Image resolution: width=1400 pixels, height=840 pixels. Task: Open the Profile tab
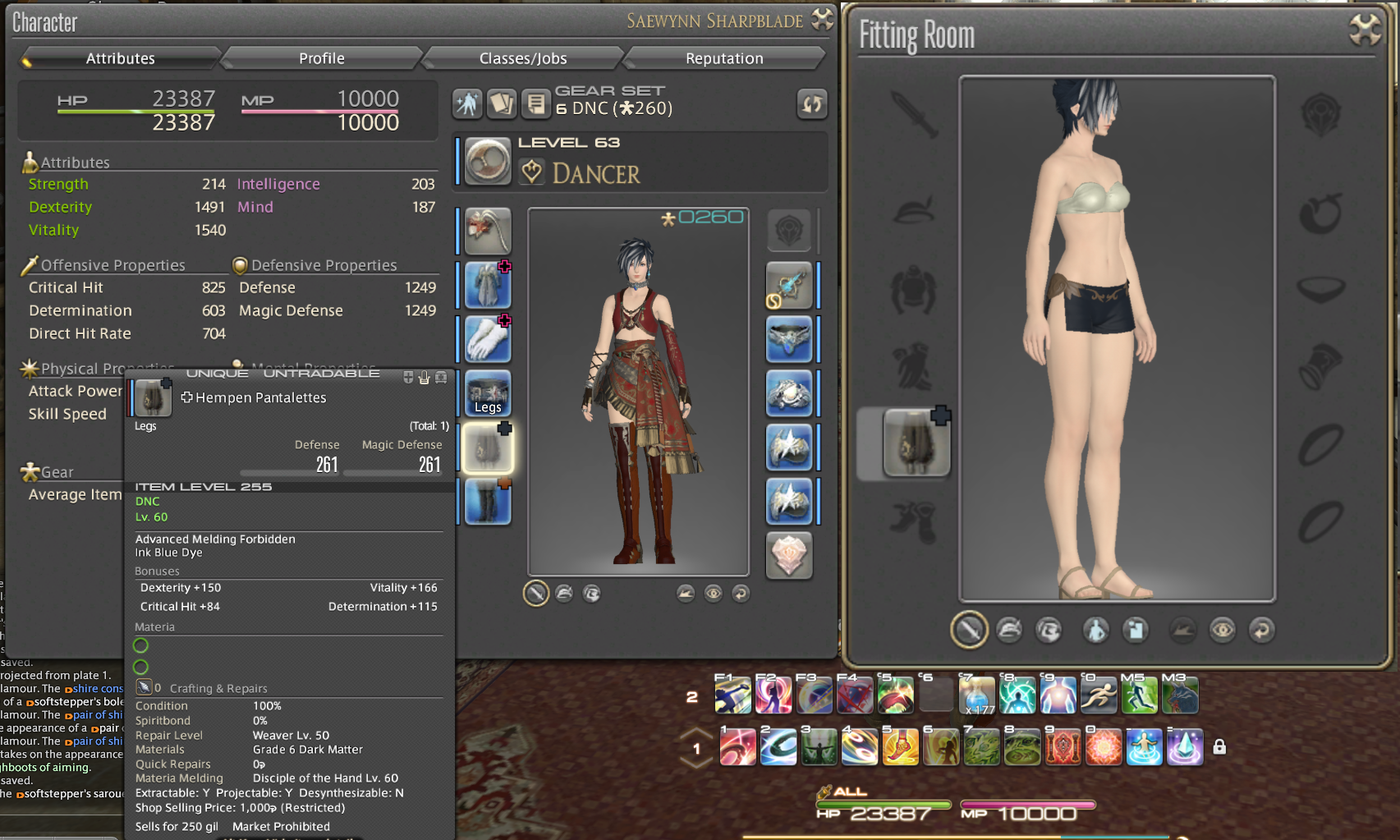pyautogui.click(x=321, y=58)
